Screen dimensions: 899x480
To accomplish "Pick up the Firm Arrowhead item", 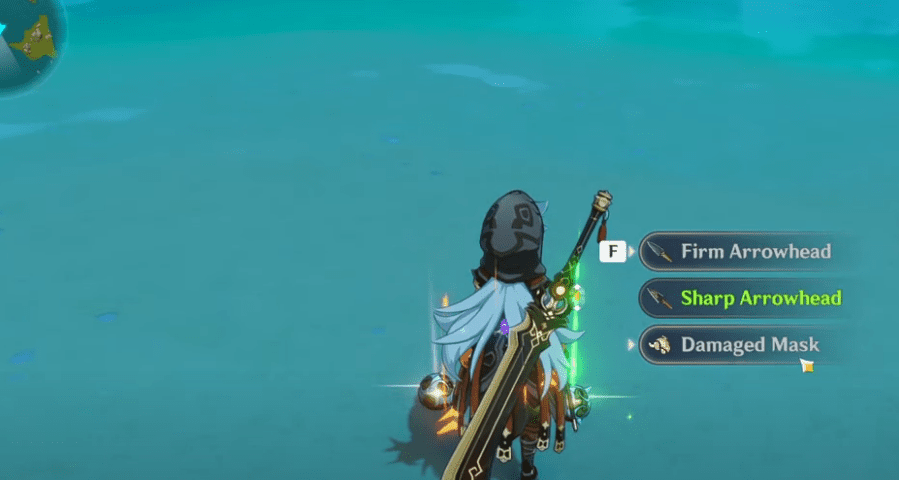I will coord(740,252).
